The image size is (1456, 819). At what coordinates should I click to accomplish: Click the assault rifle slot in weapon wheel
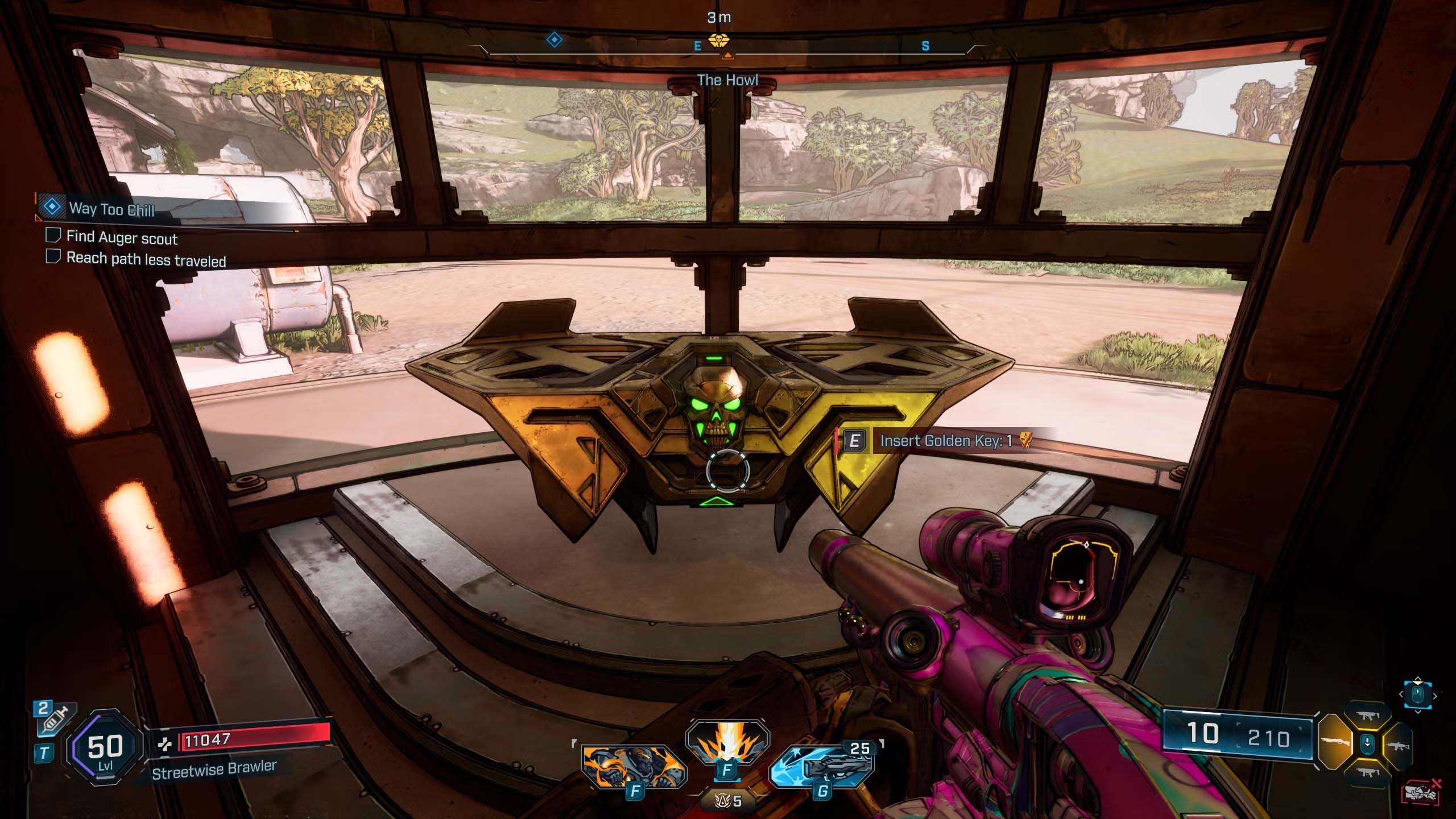1399,746
